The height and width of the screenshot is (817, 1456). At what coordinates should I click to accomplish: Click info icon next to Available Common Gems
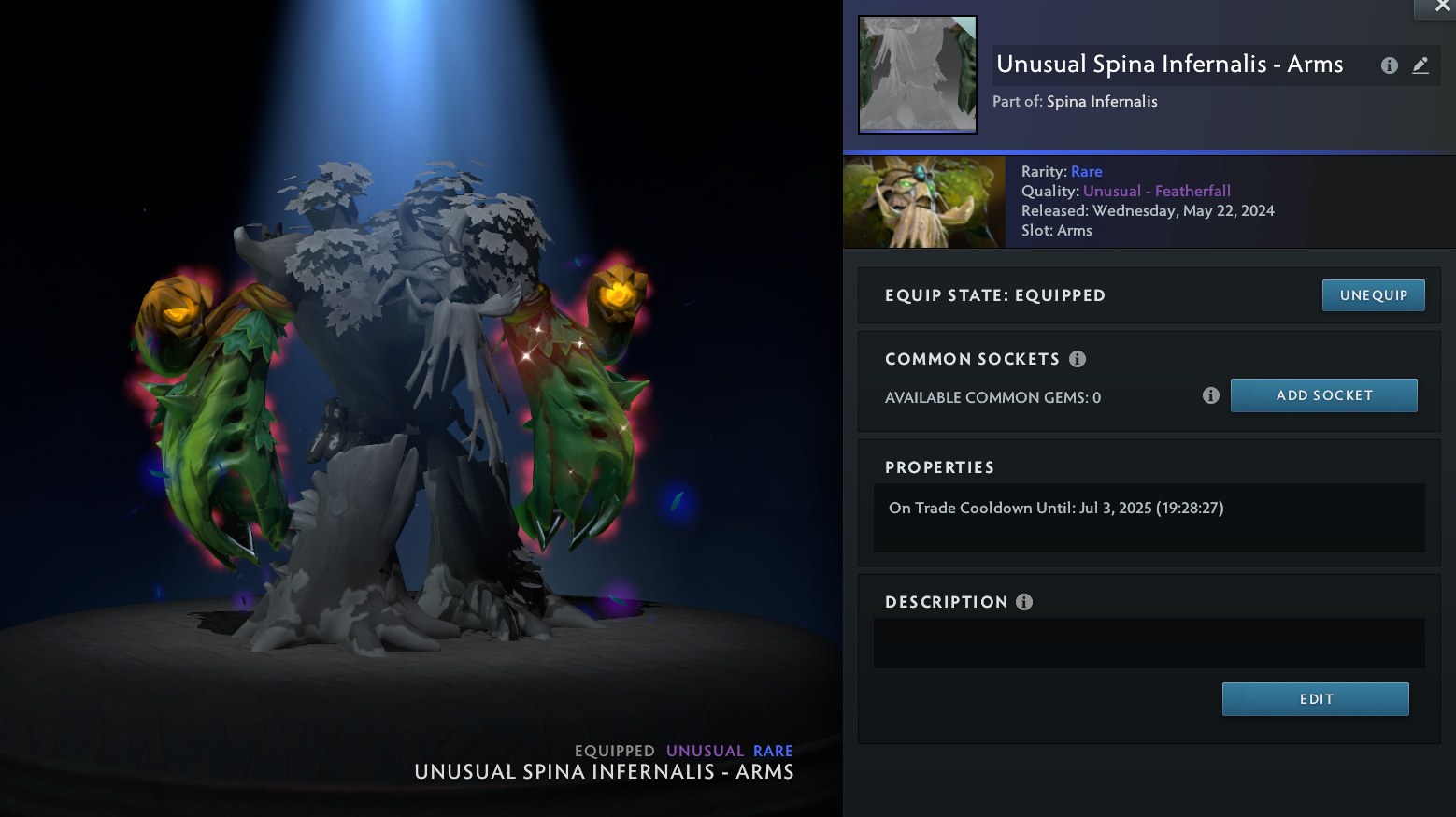1211,395
